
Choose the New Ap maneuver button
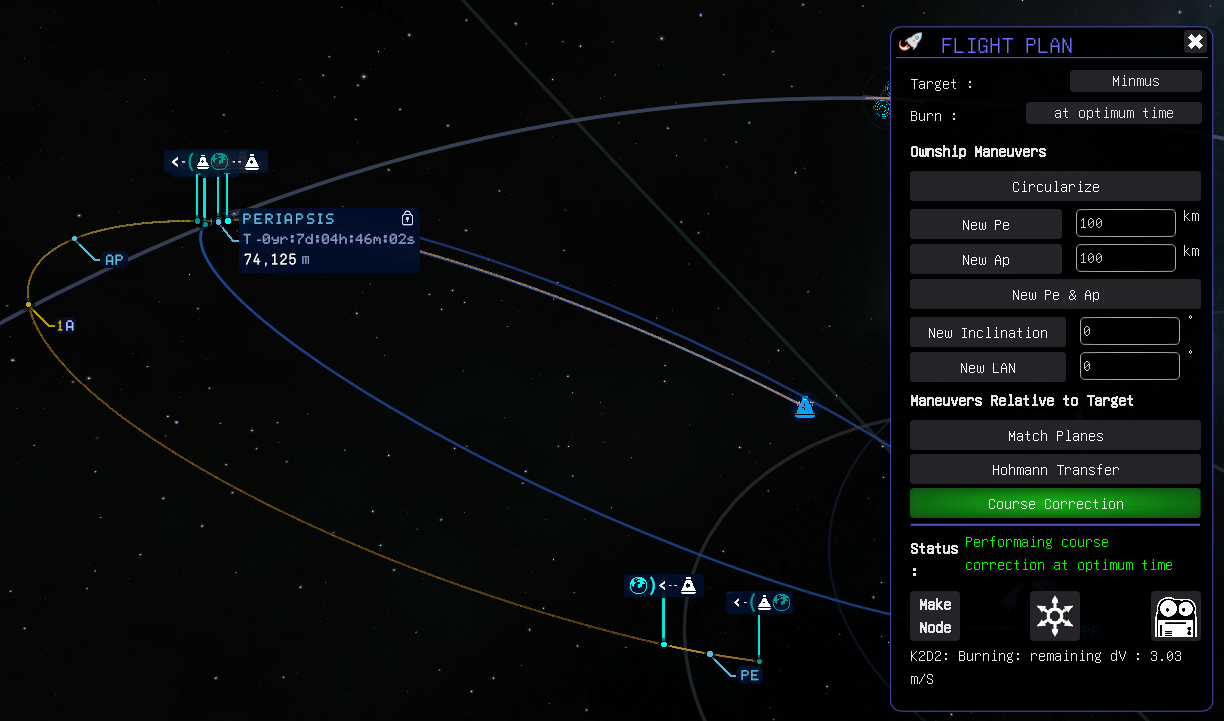point(985,259)
